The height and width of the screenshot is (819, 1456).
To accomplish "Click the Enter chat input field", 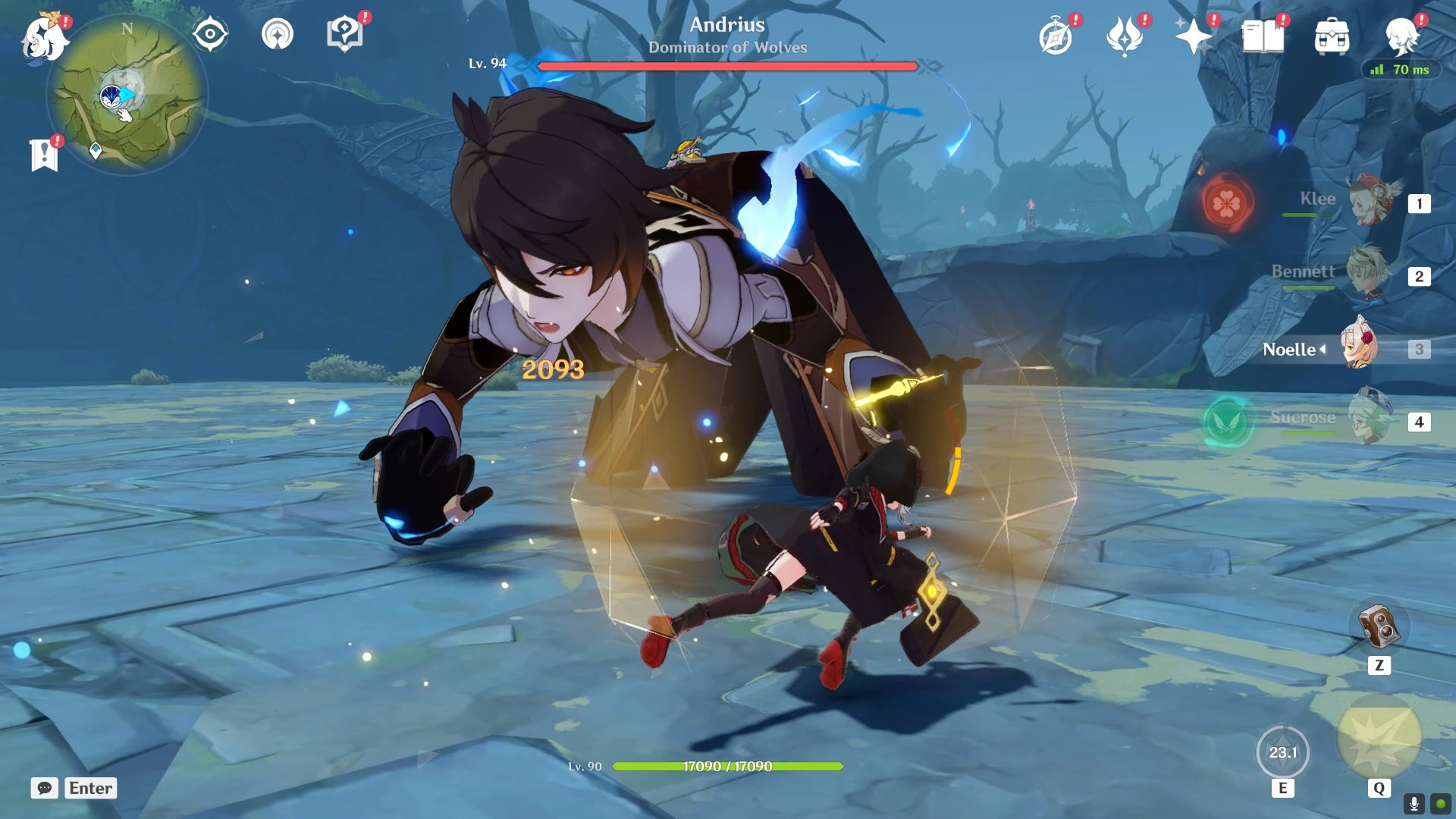I will click(x=90, y=788).
